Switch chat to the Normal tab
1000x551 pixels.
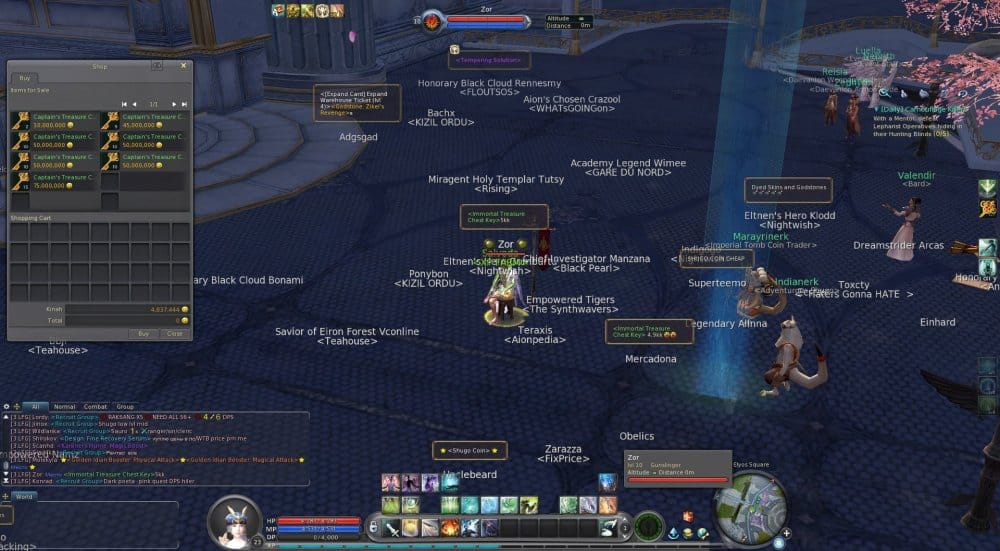click(x=64, y=407)
